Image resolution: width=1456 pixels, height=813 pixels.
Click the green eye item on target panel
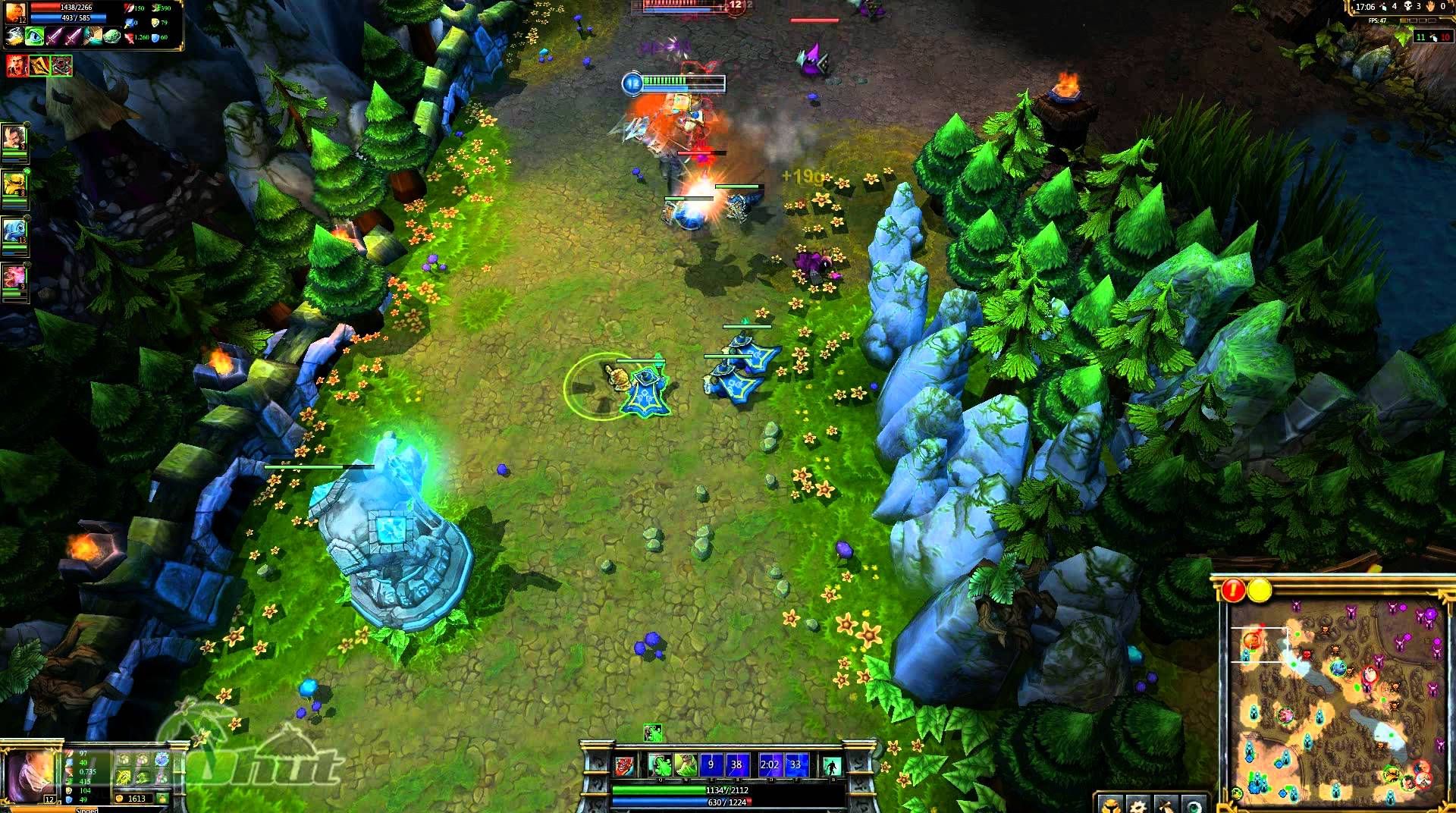point(35,36)
